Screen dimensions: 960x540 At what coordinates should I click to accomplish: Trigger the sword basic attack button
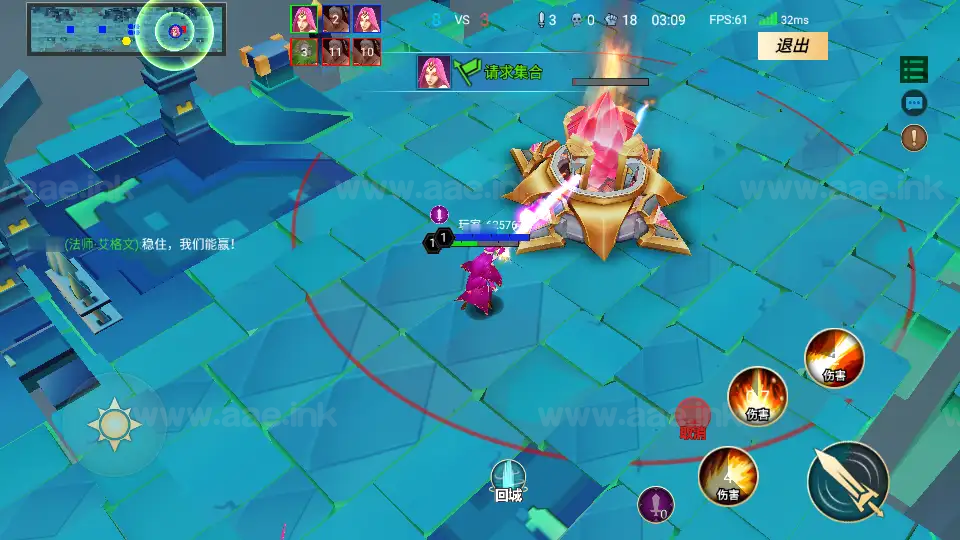pyautogui.click(x=848, y=480)
